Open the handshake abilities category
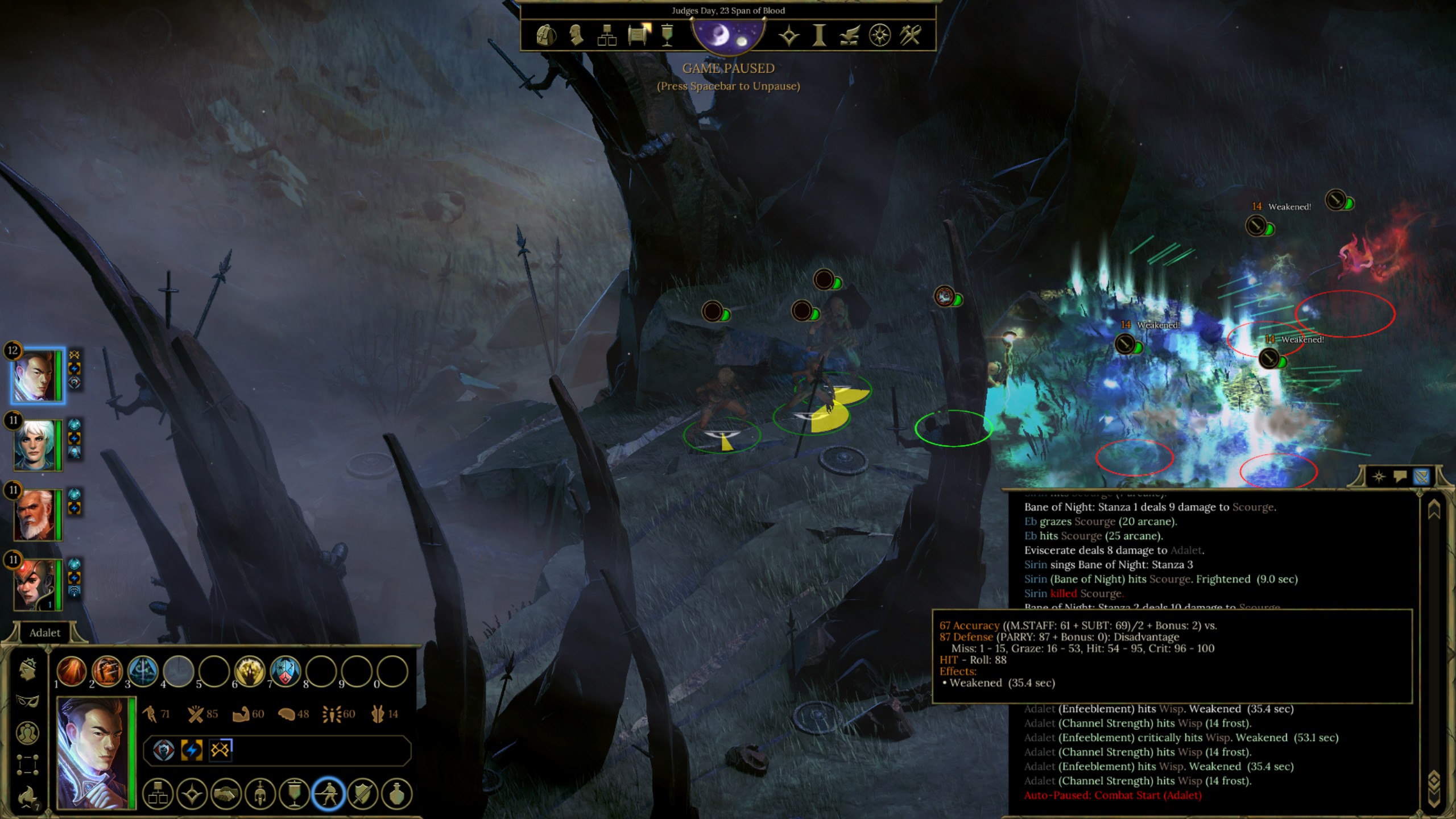The width and height of the screenshot is (1456, 819). (226, 794)
